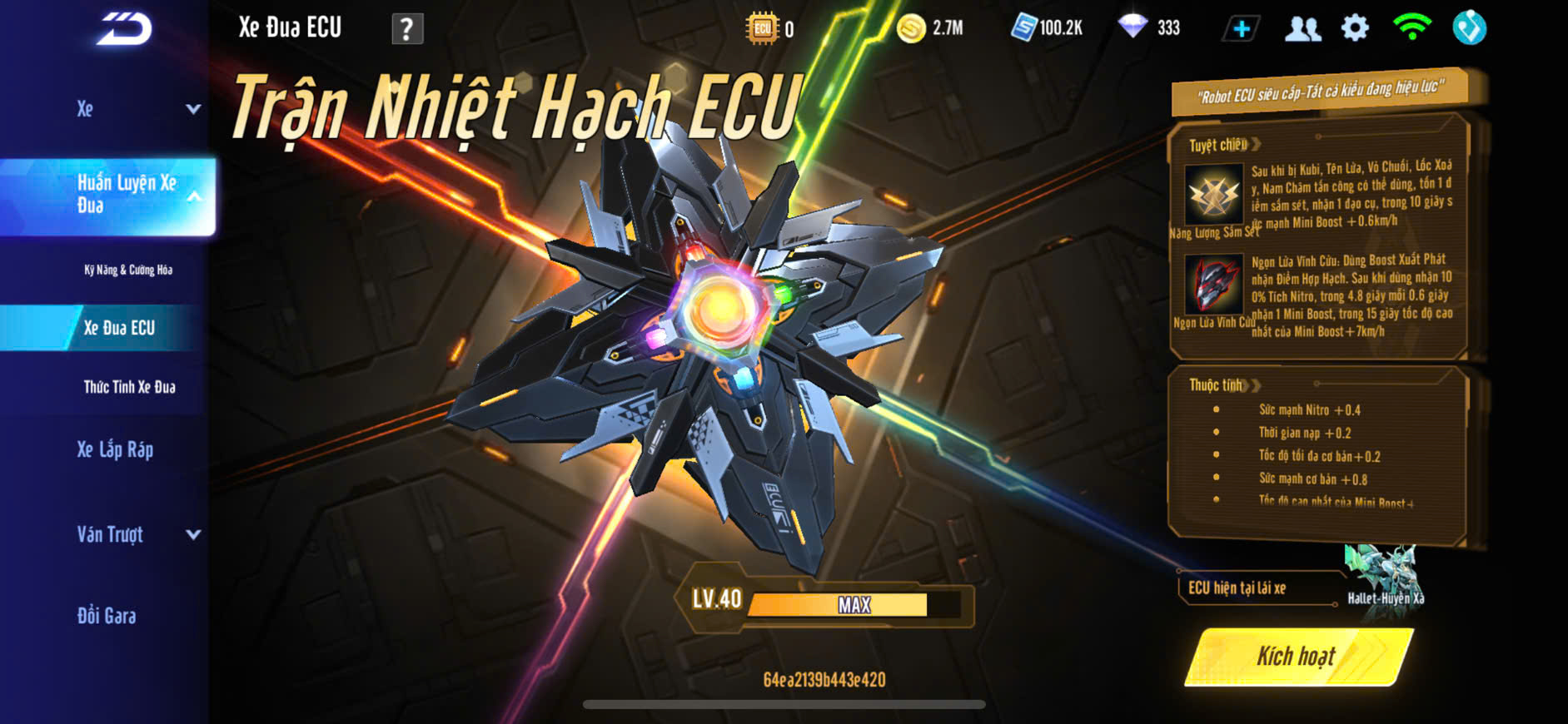
Task: Go to Đổi Gara
Action: tap(107, 616)
